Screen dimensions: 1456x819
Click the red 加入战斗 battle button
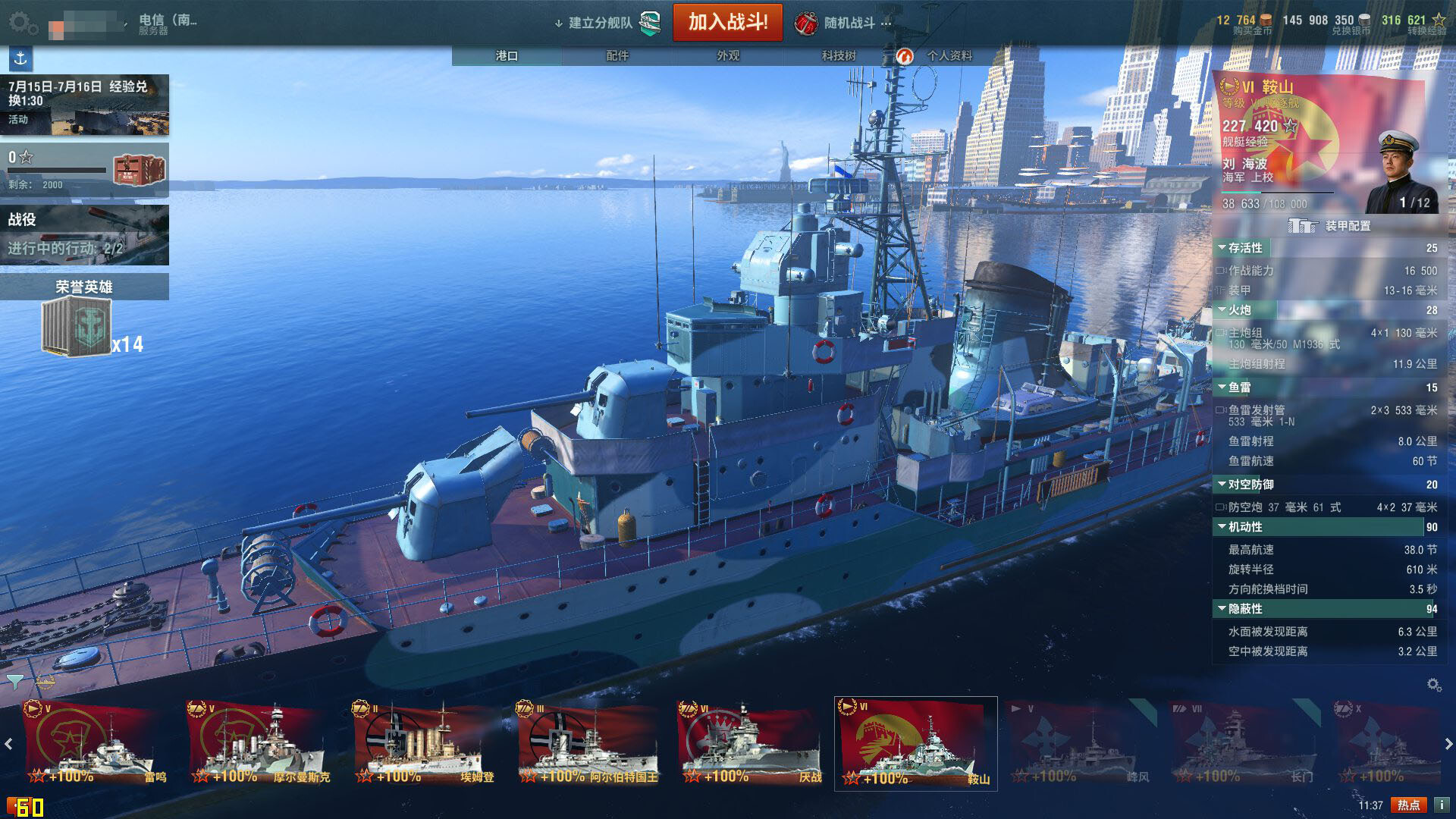(x=727, y=22)
